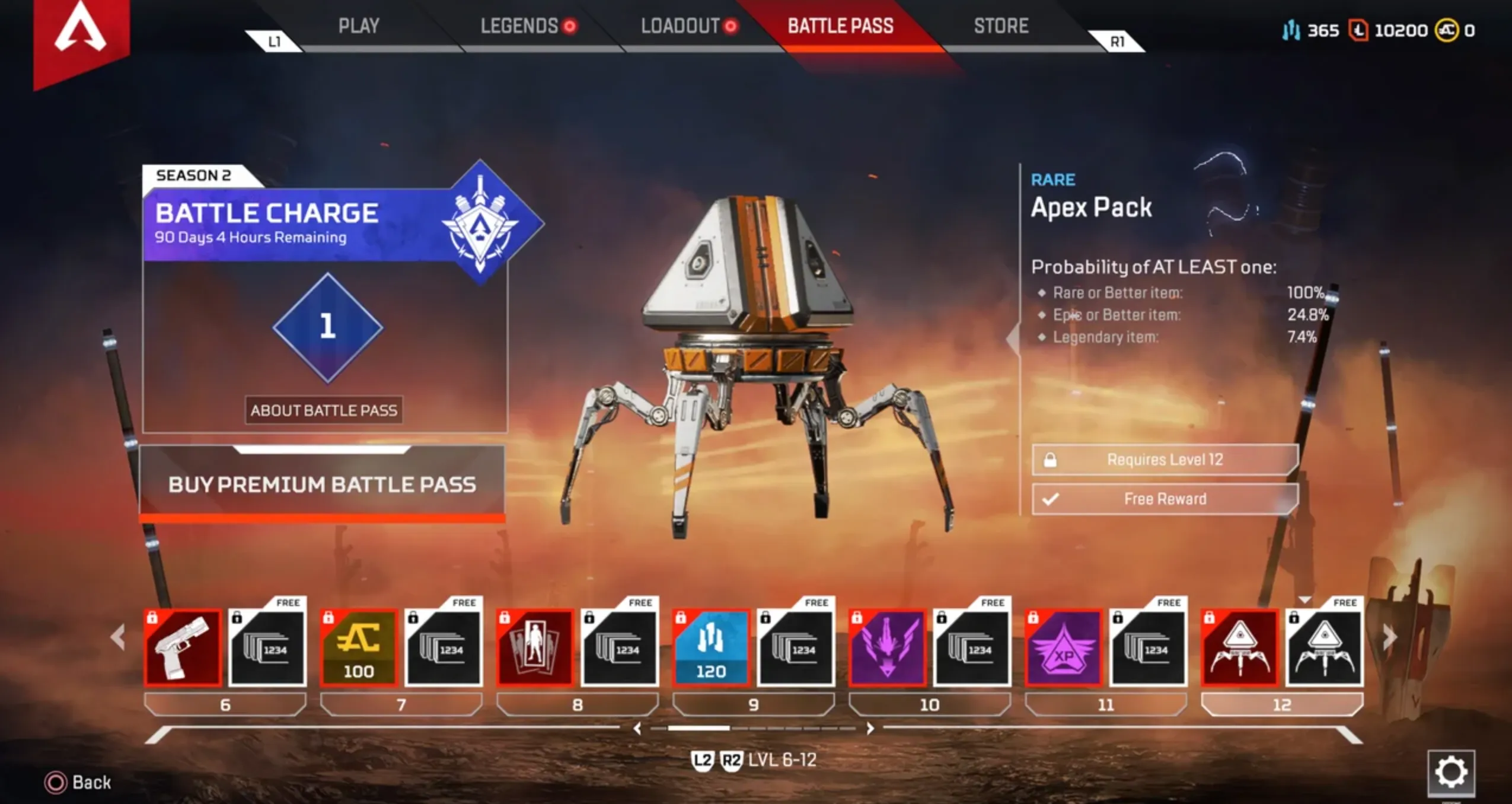The height and width of the screenshot is (804, 1512).
Task: Click the Back button
Action: click(71, 783)
